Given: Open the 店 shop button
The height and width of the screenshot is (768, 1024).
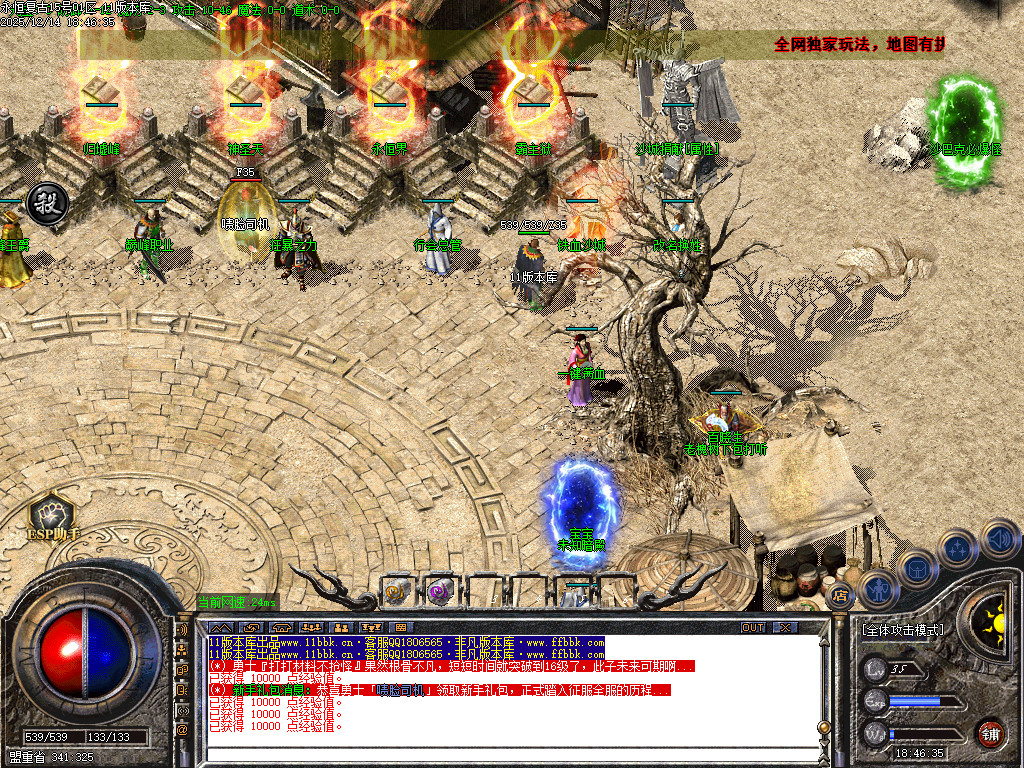Looking at the screenshot, I should 838,597.
